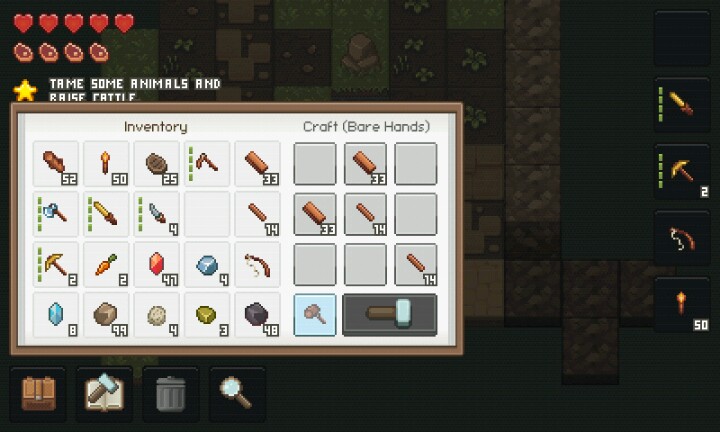Click the trash can button

click(x=171, y=393)
